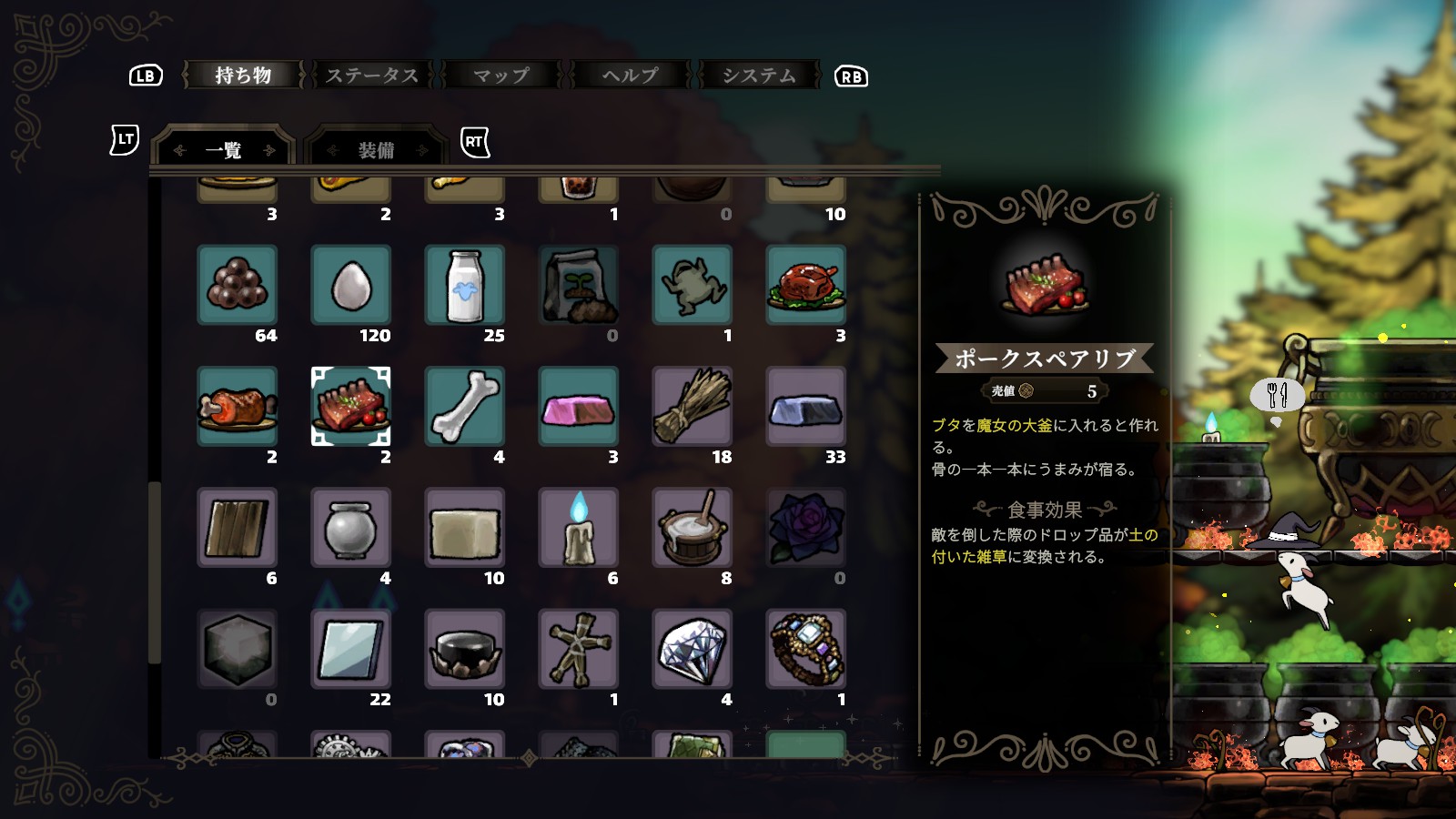
Task: Pick the jeweled ring item slot
Action: tap(806, 648)
